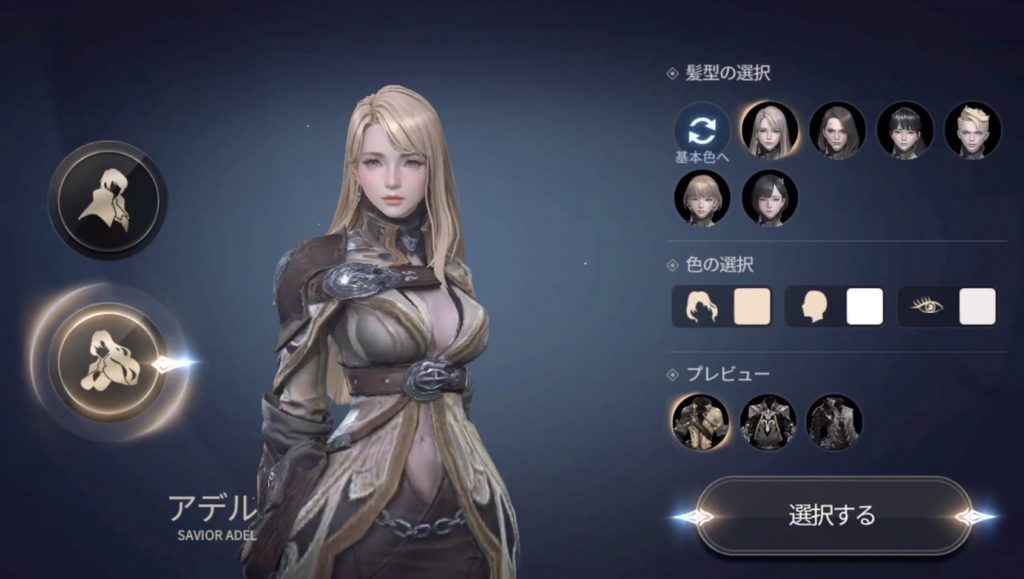Preview the second armor set with white accents

point(768,421)
